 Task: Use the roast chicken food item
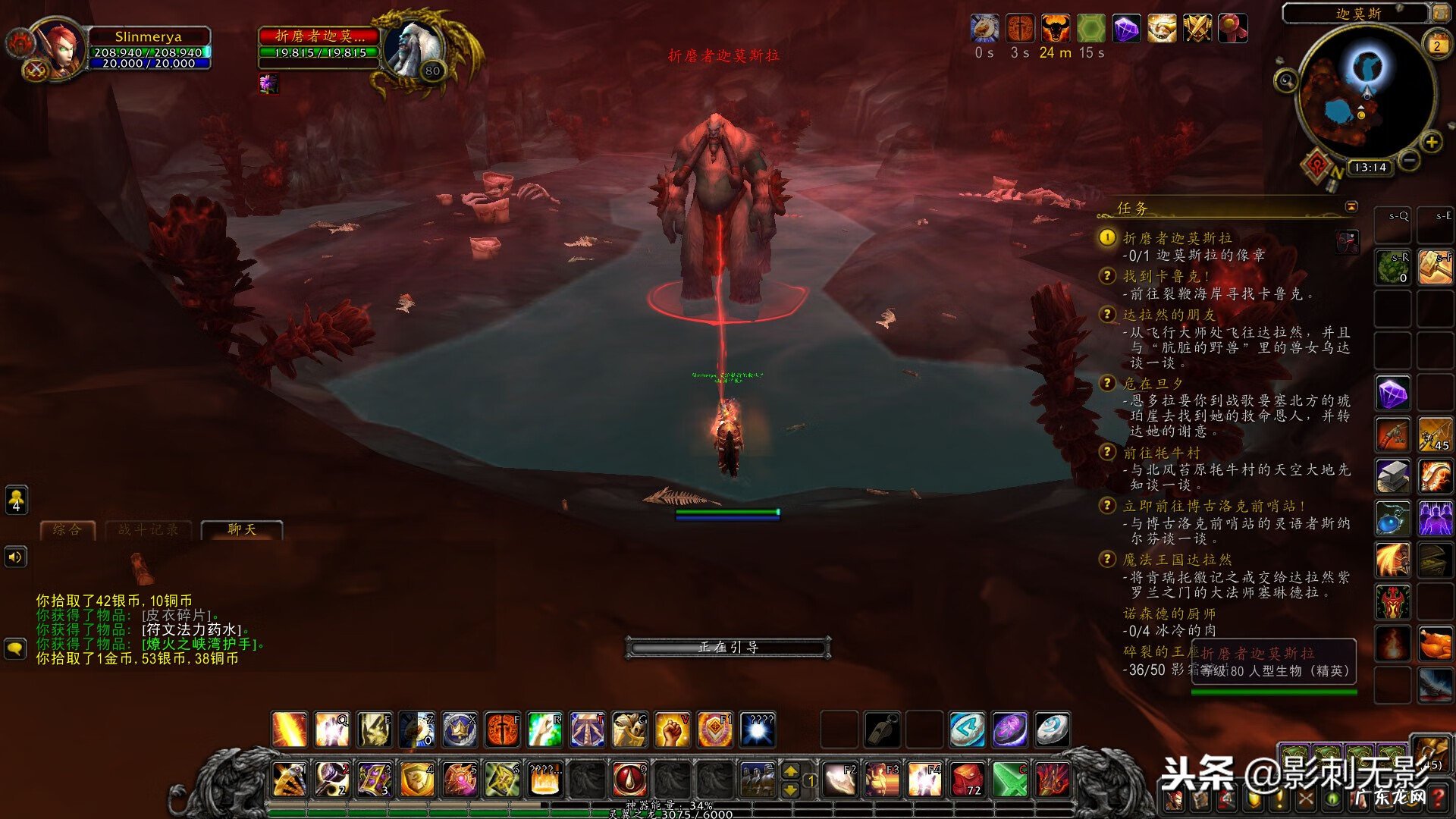1435,645
